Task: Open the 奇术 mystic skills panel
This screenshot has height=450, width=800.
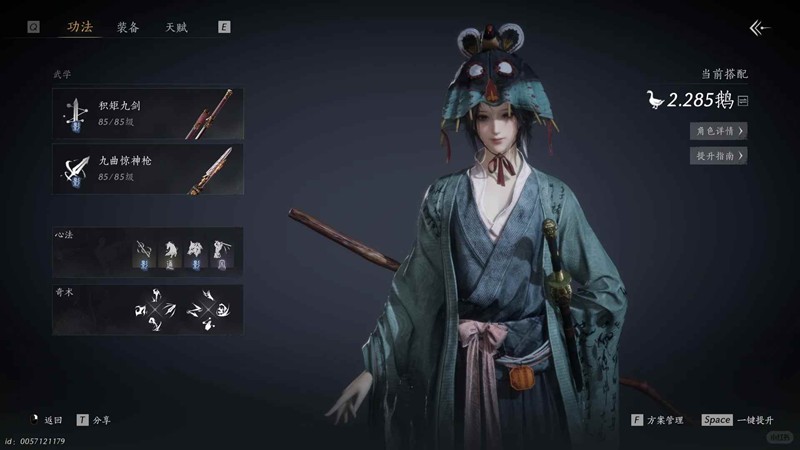Action: 148,308
